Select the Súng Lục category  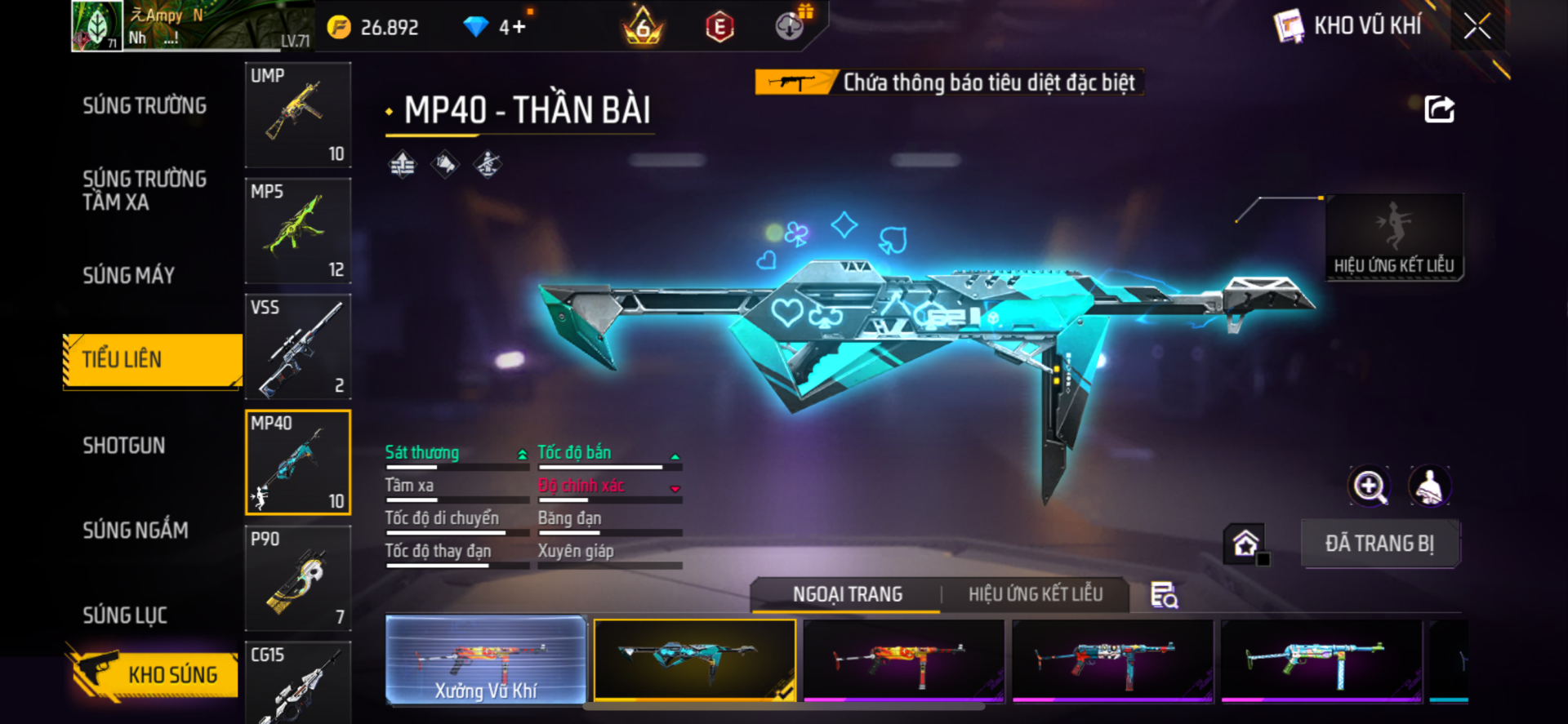pyautogui.click(x=125, y=615)
